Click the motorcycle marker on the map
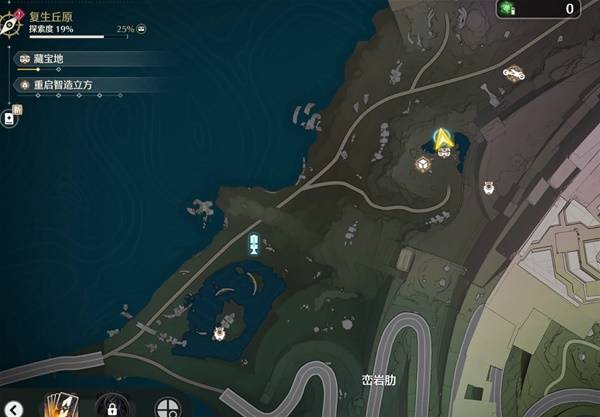This screenshot has height=417, width=600. point(514,72)
